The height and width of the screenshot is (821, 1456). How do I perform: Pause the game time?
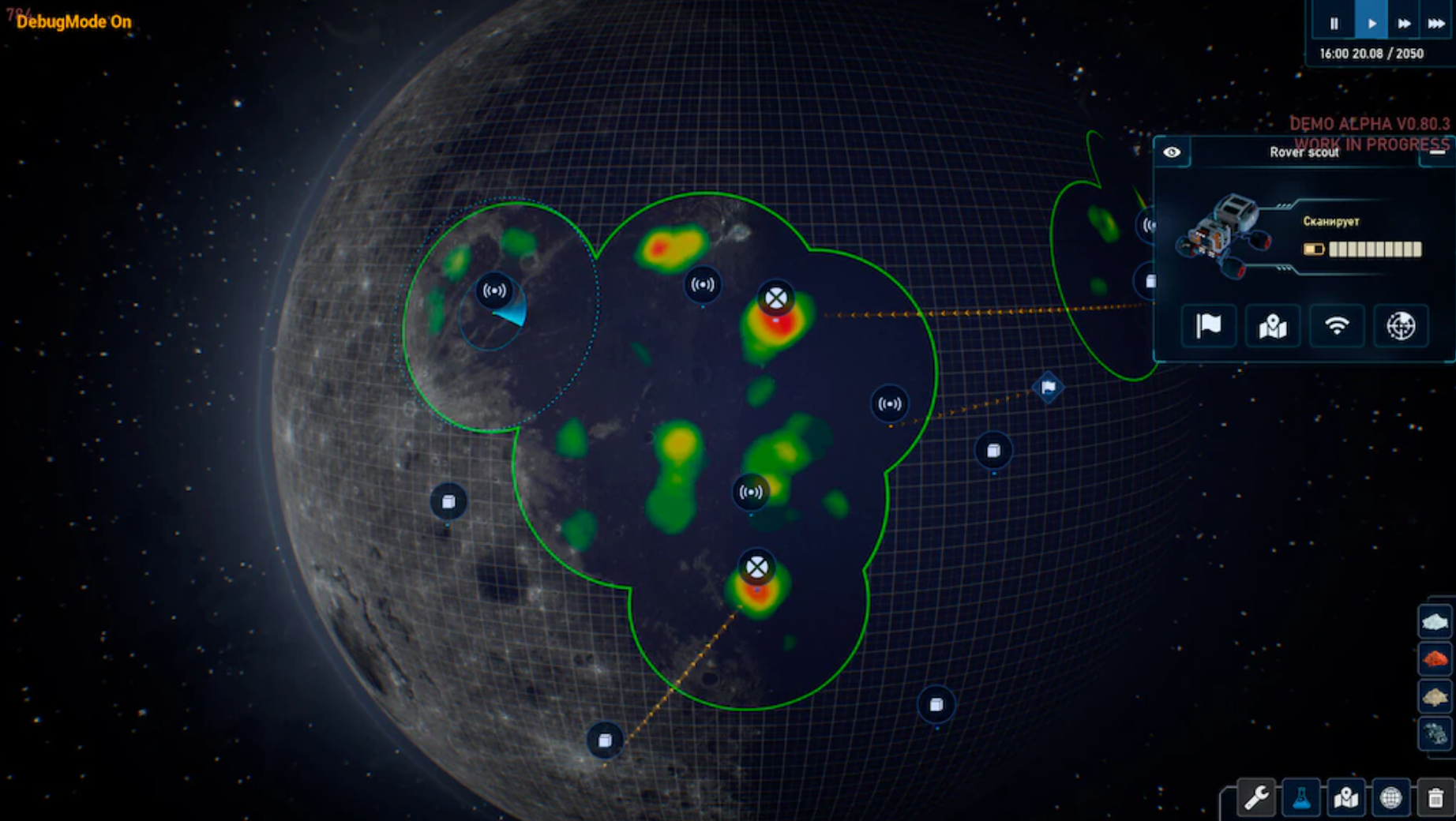[x=1334, y=23]
